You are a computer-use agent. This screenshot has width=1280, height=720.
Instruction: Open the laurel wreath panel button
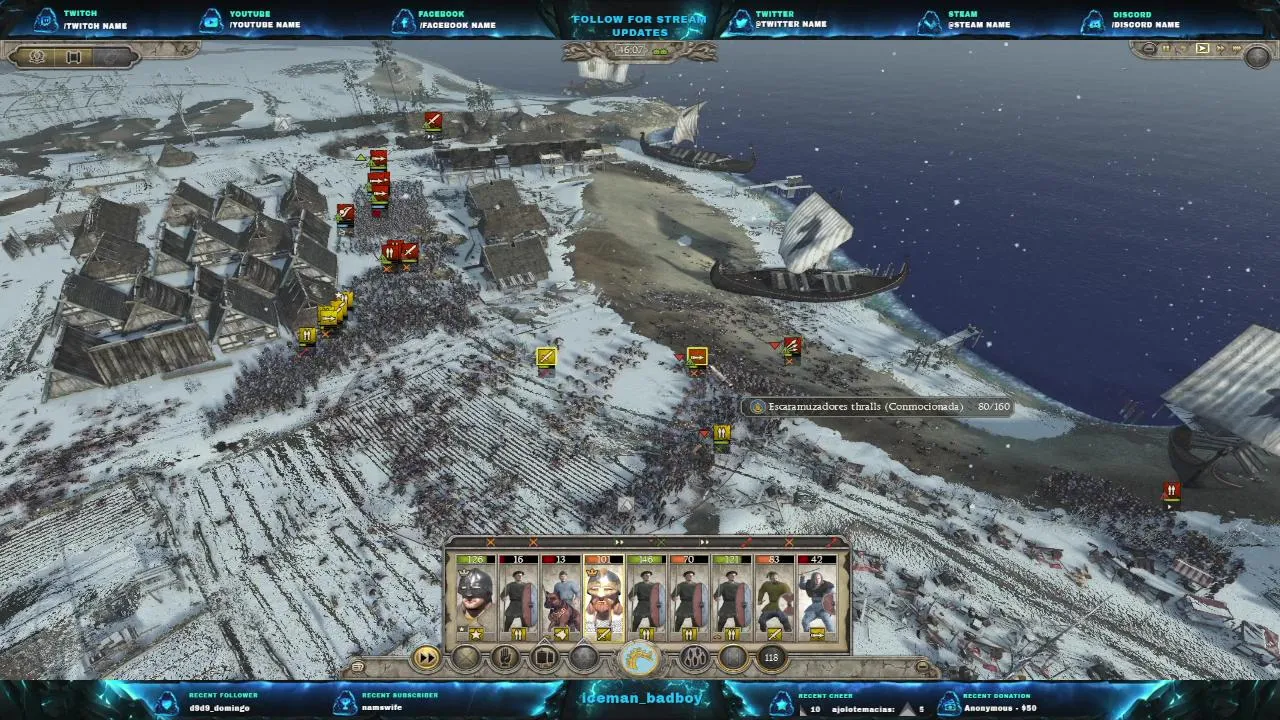tap(38, 57)
